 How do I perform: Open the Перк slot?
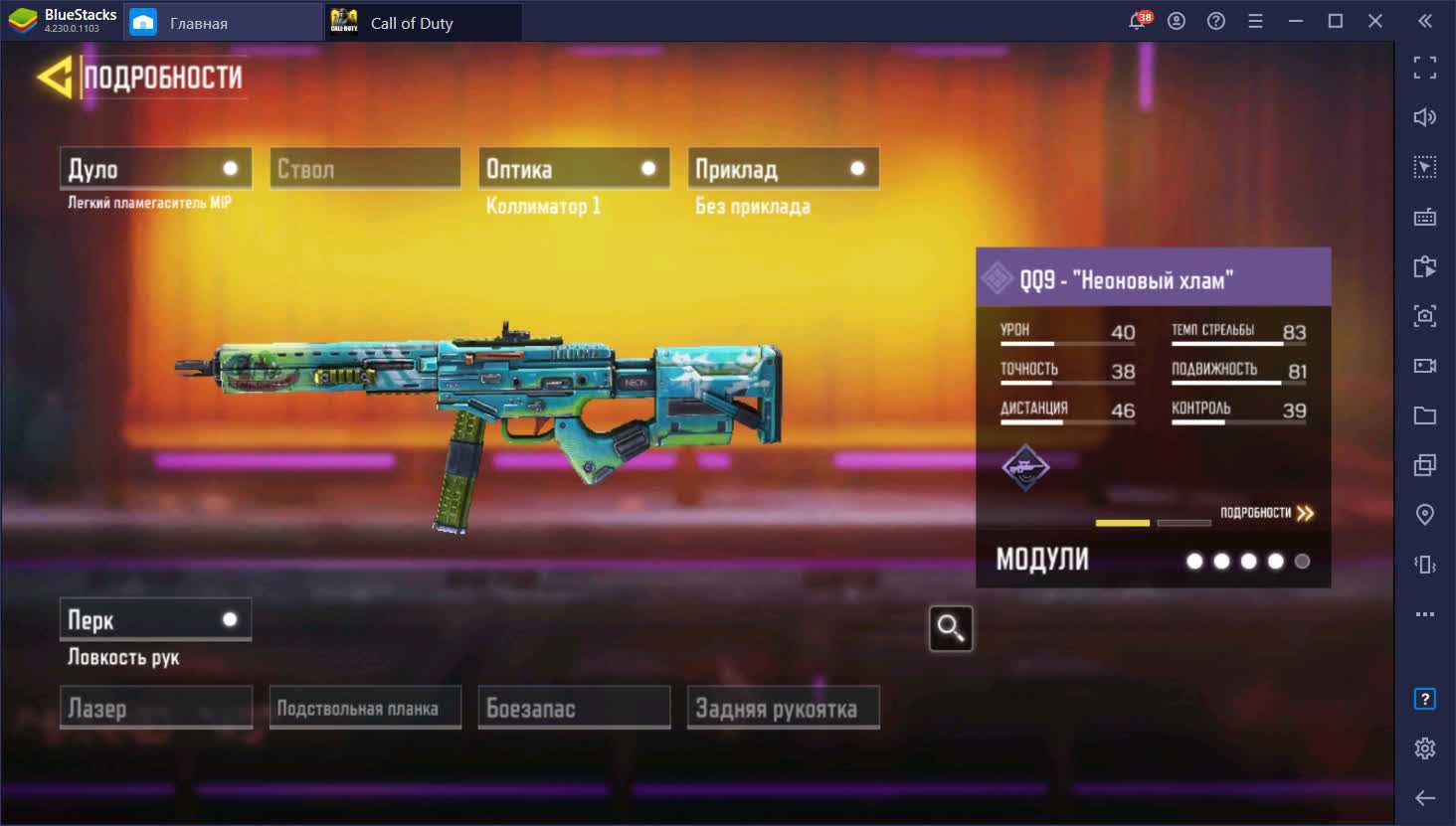[155, 620]
